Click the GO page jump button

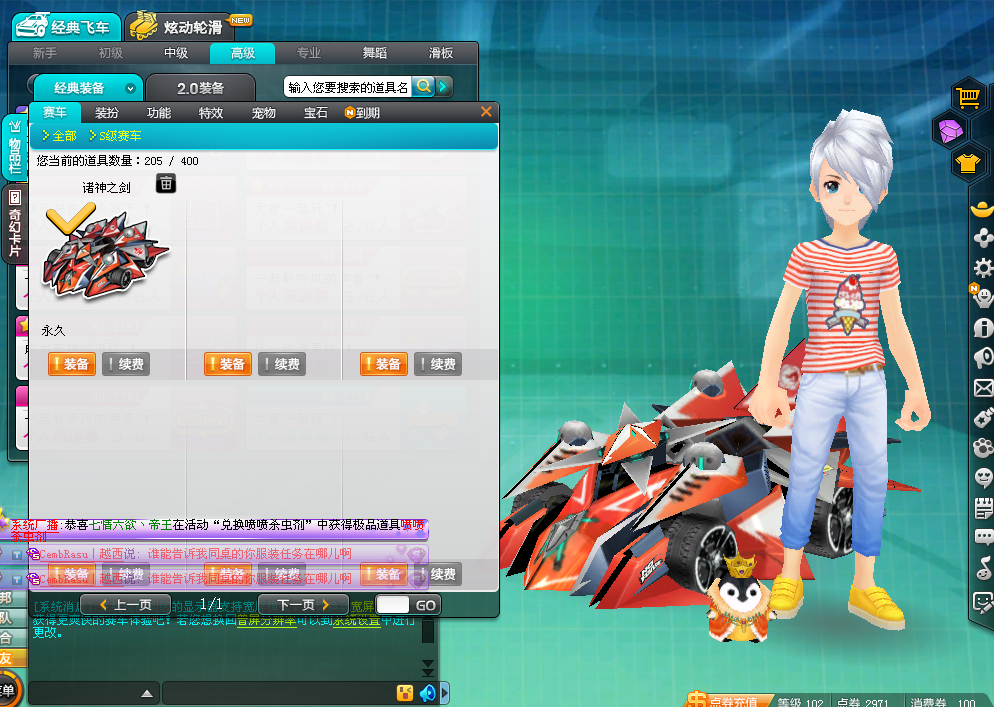[x=426, y=605]
